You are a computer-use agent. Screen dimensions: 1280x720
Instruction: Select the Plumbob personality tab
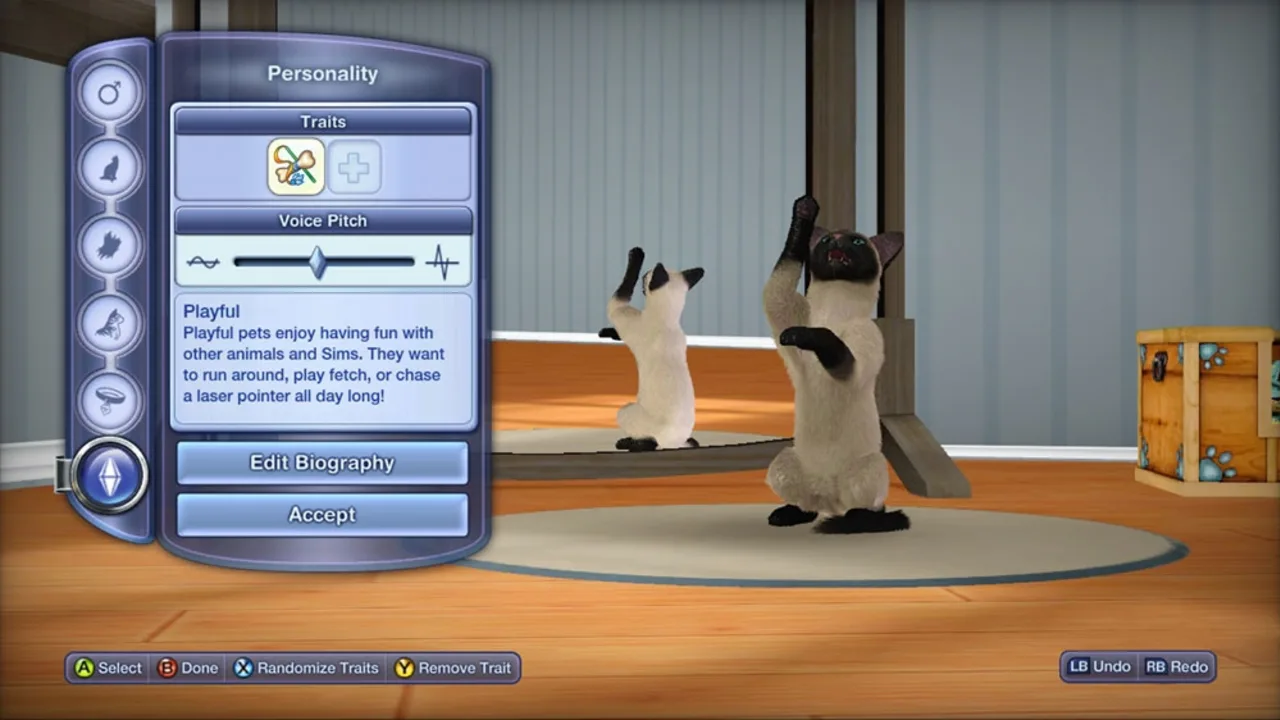pos(110,476)
